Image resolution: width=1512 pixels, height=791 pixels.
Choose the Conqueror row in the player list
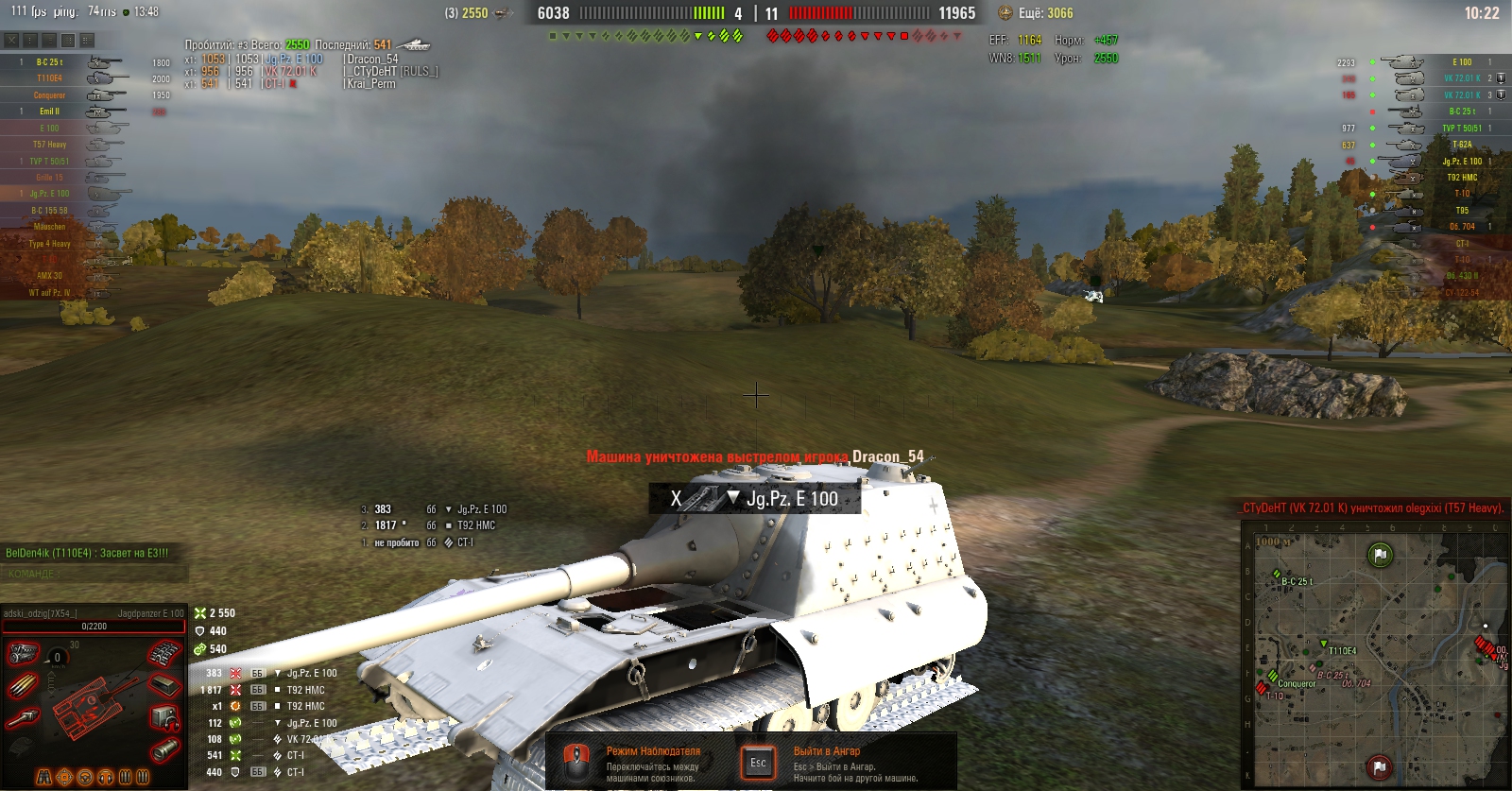tap(50, 95)
